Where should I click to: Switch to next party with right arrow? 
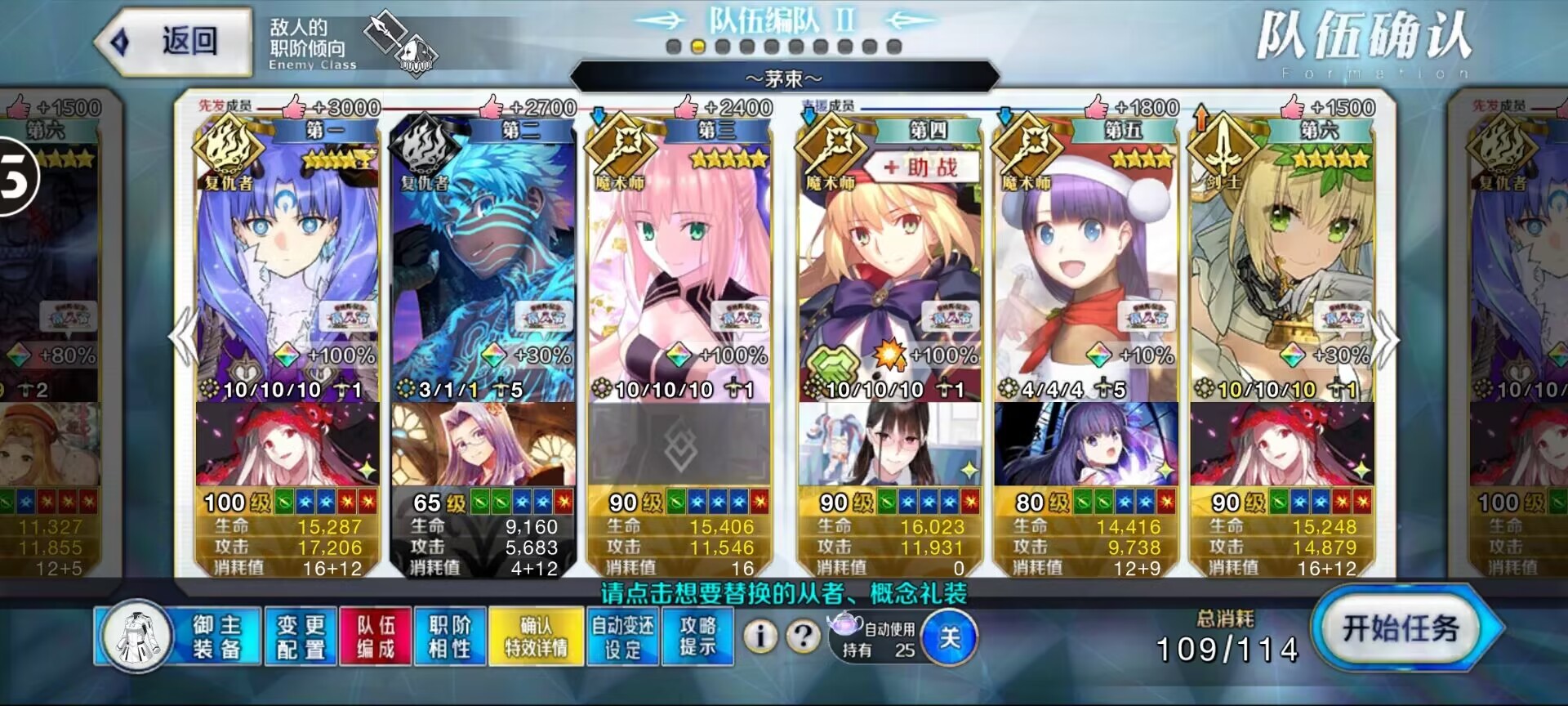click(1387, 339)
